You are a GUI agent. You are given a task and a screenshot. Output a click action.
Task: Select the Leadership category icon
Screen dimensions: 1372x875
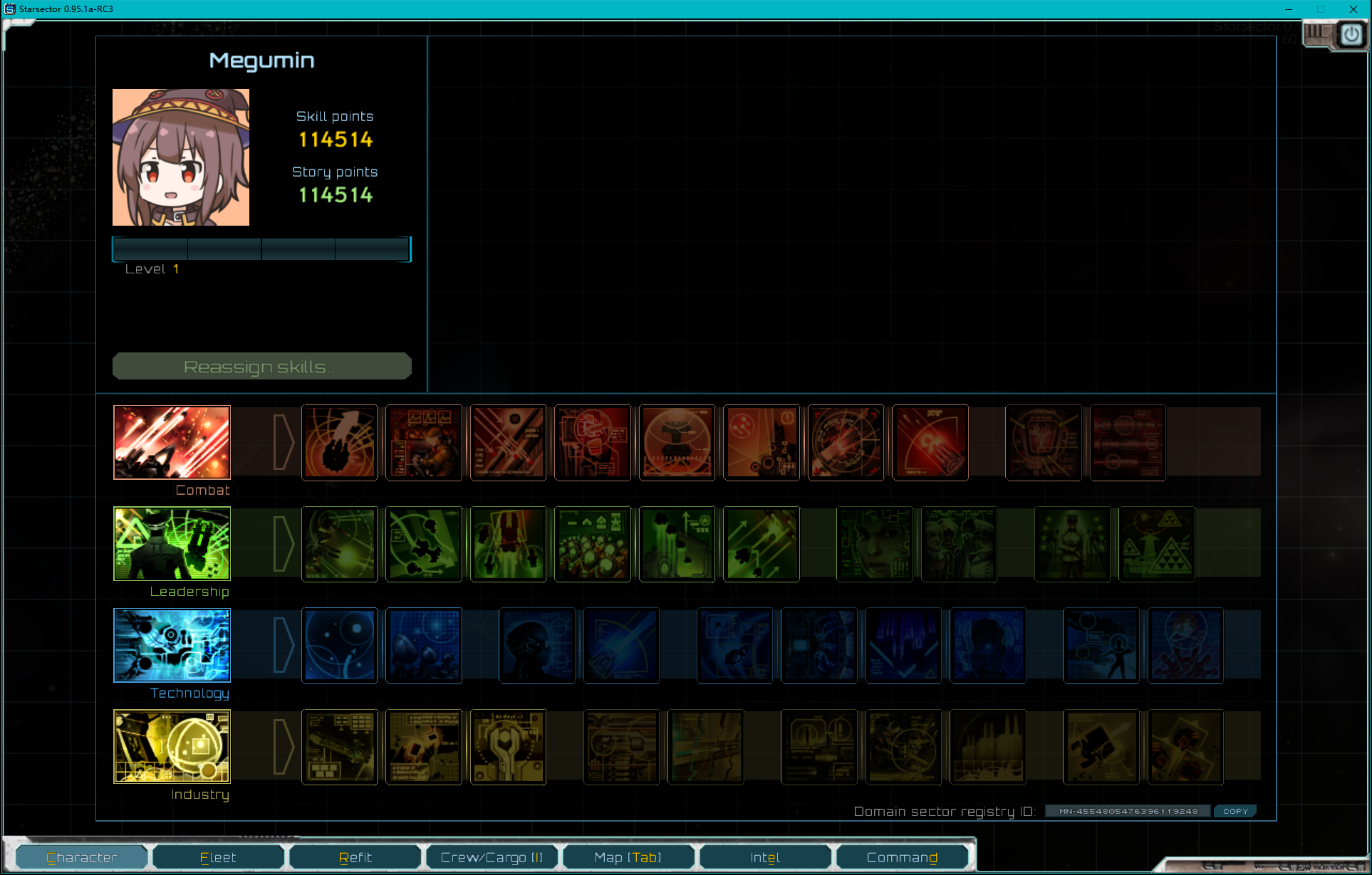coord(171,544)
